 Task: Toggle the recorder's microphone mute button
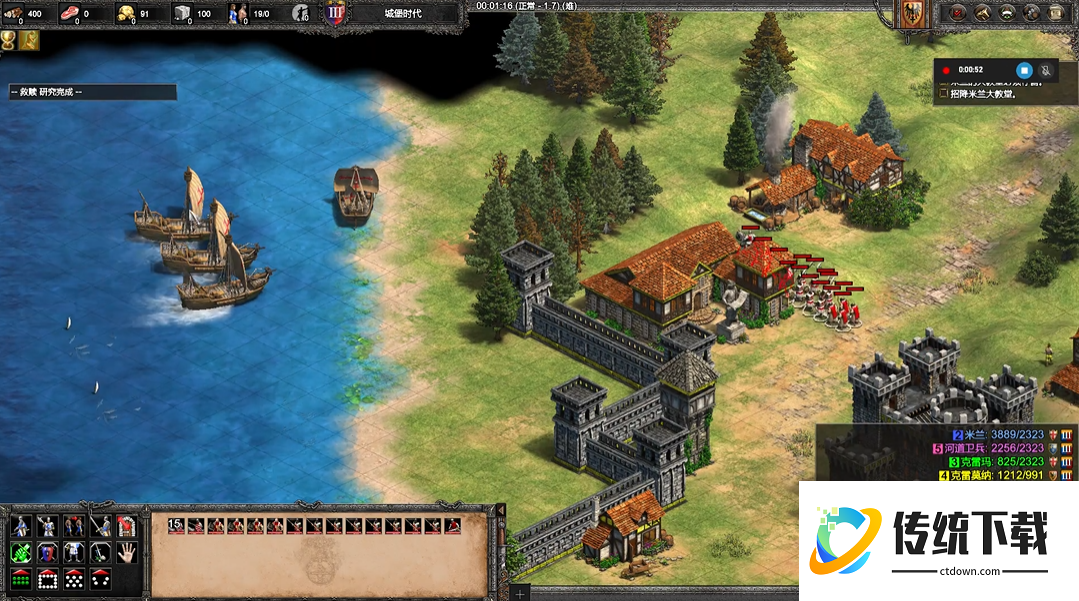(x=1046, y=70)
